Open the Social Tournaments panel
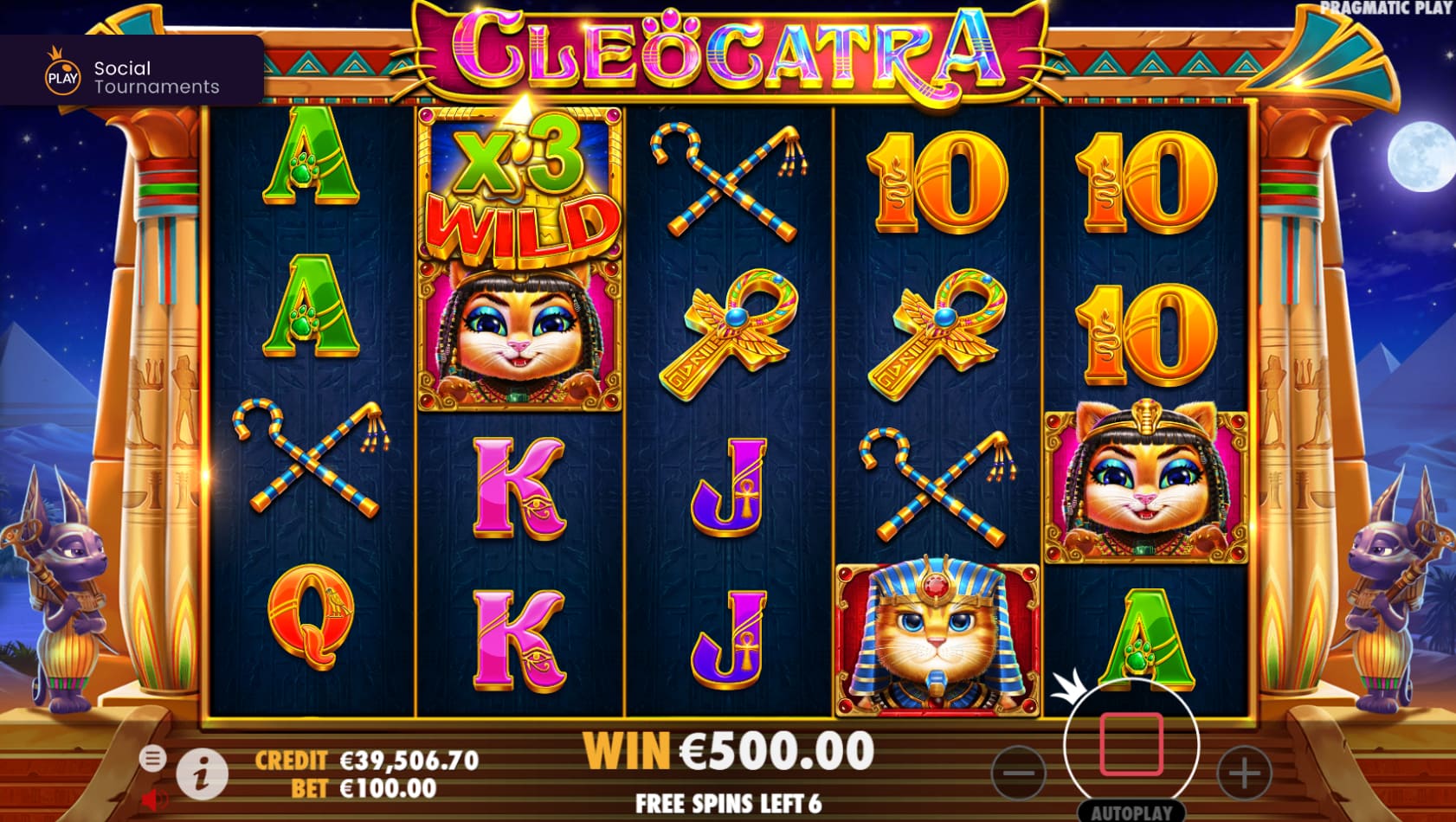 (132, 77)
